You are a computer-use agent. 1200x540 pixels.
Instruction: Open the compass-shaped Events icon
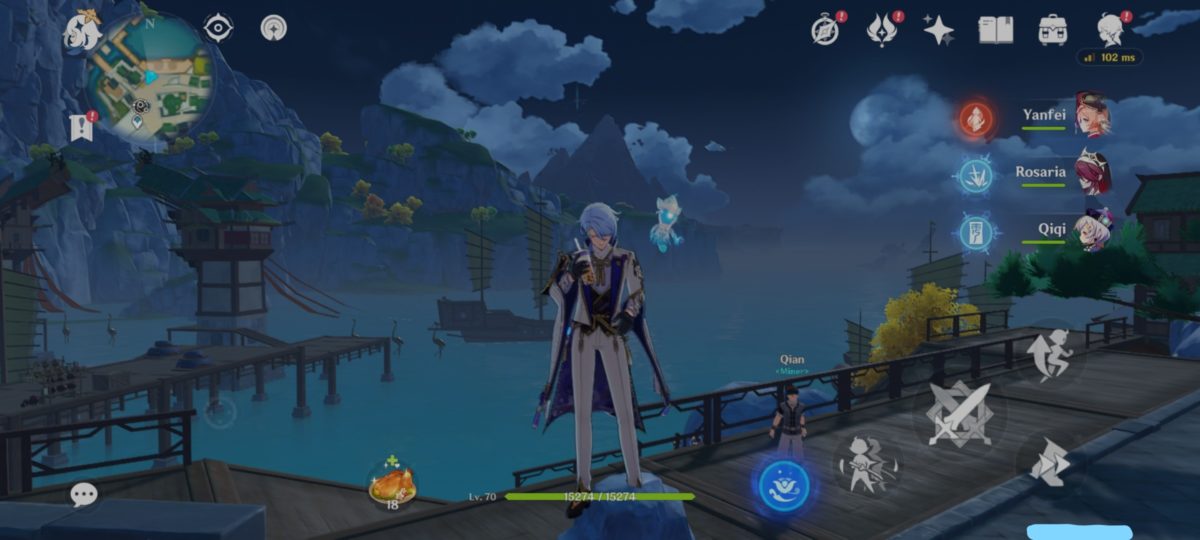[x=825, y=30]
